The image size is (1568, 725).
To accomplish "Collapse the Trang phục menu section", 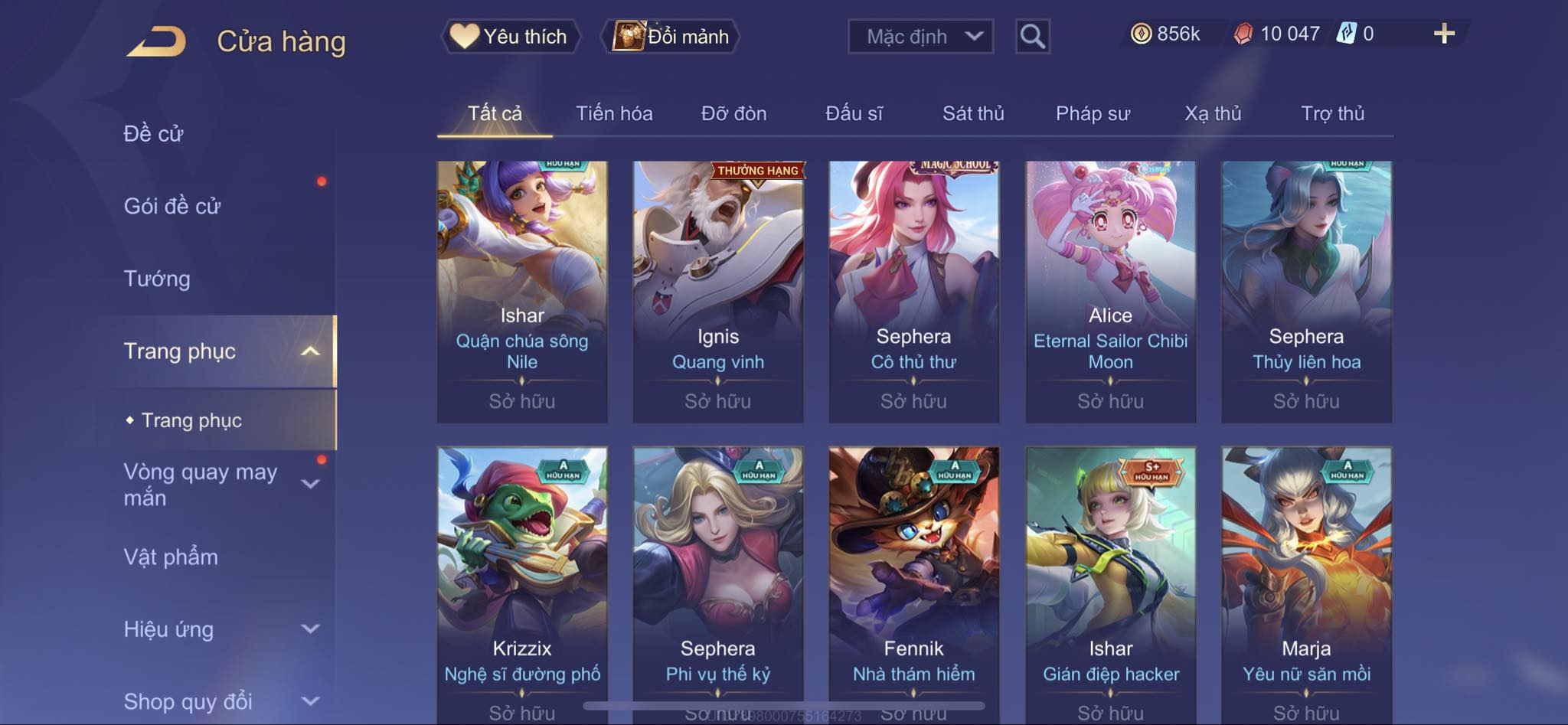I will tap(310, 351).
